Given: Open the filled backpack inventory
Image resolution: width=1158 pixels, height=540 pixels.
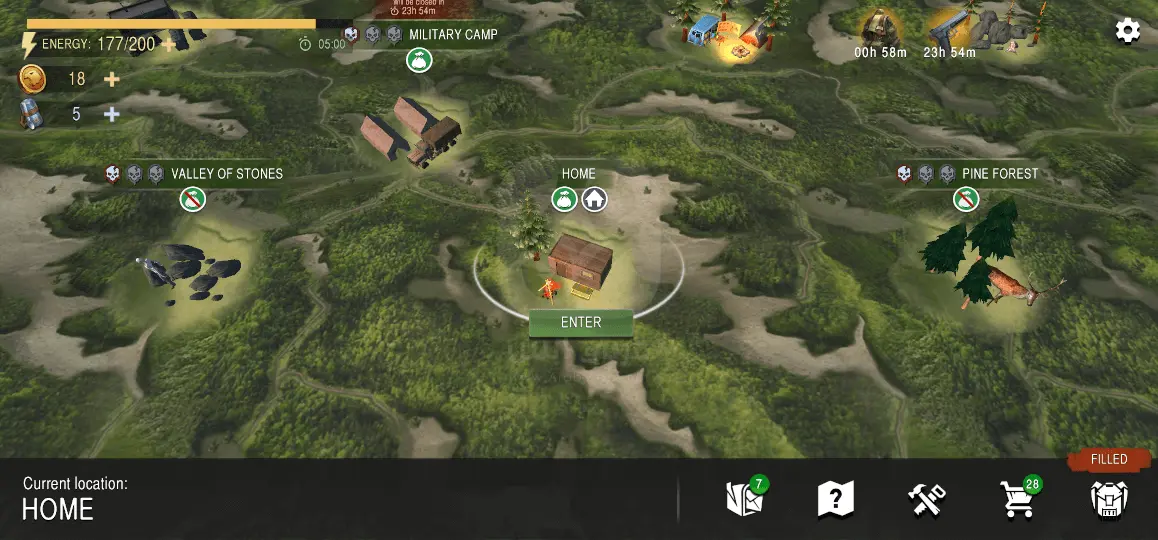Looking at the screenshot, I should coord(1109,498).
